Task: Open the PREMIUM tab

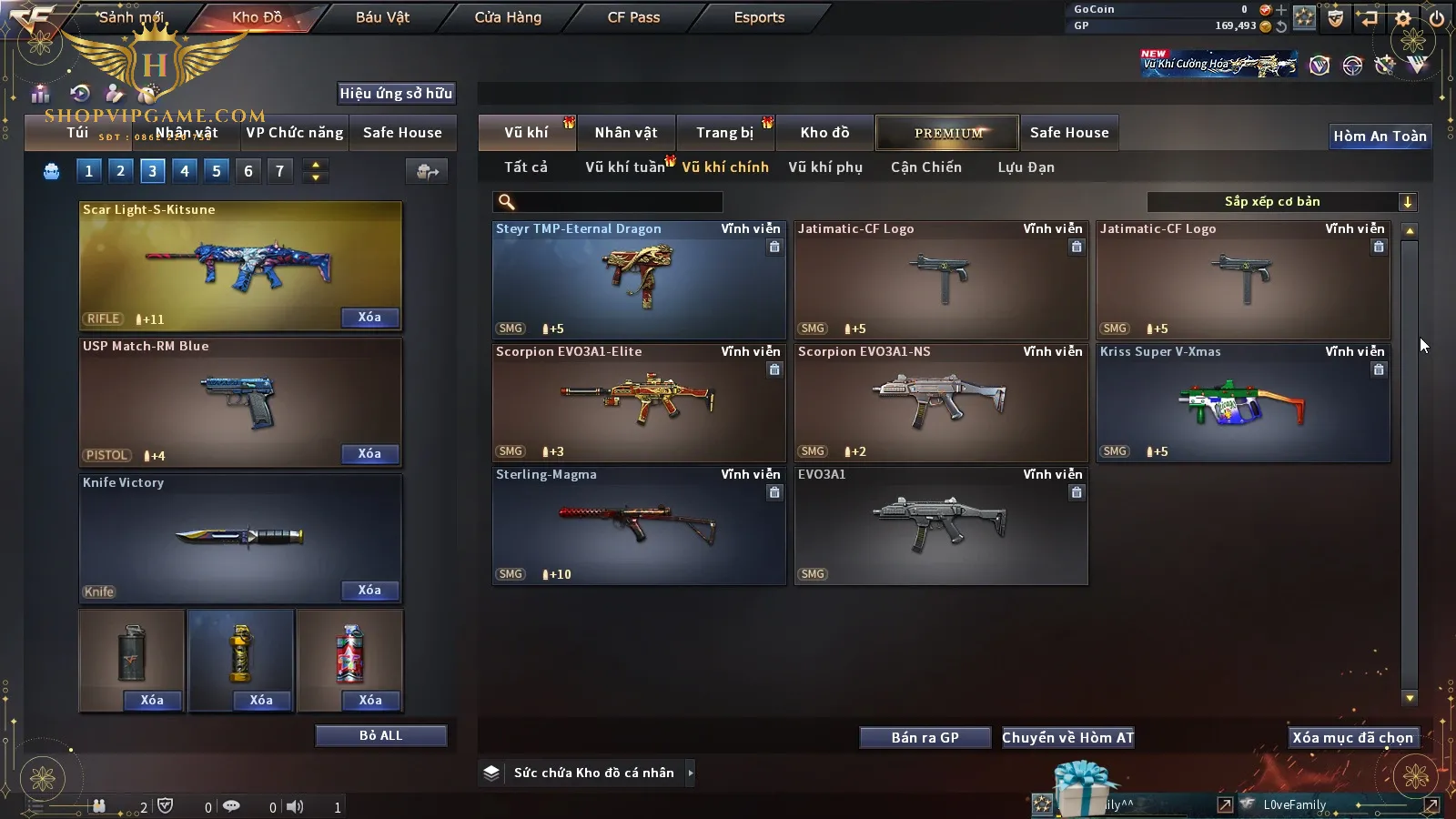Action: click(x=947, y=133)
